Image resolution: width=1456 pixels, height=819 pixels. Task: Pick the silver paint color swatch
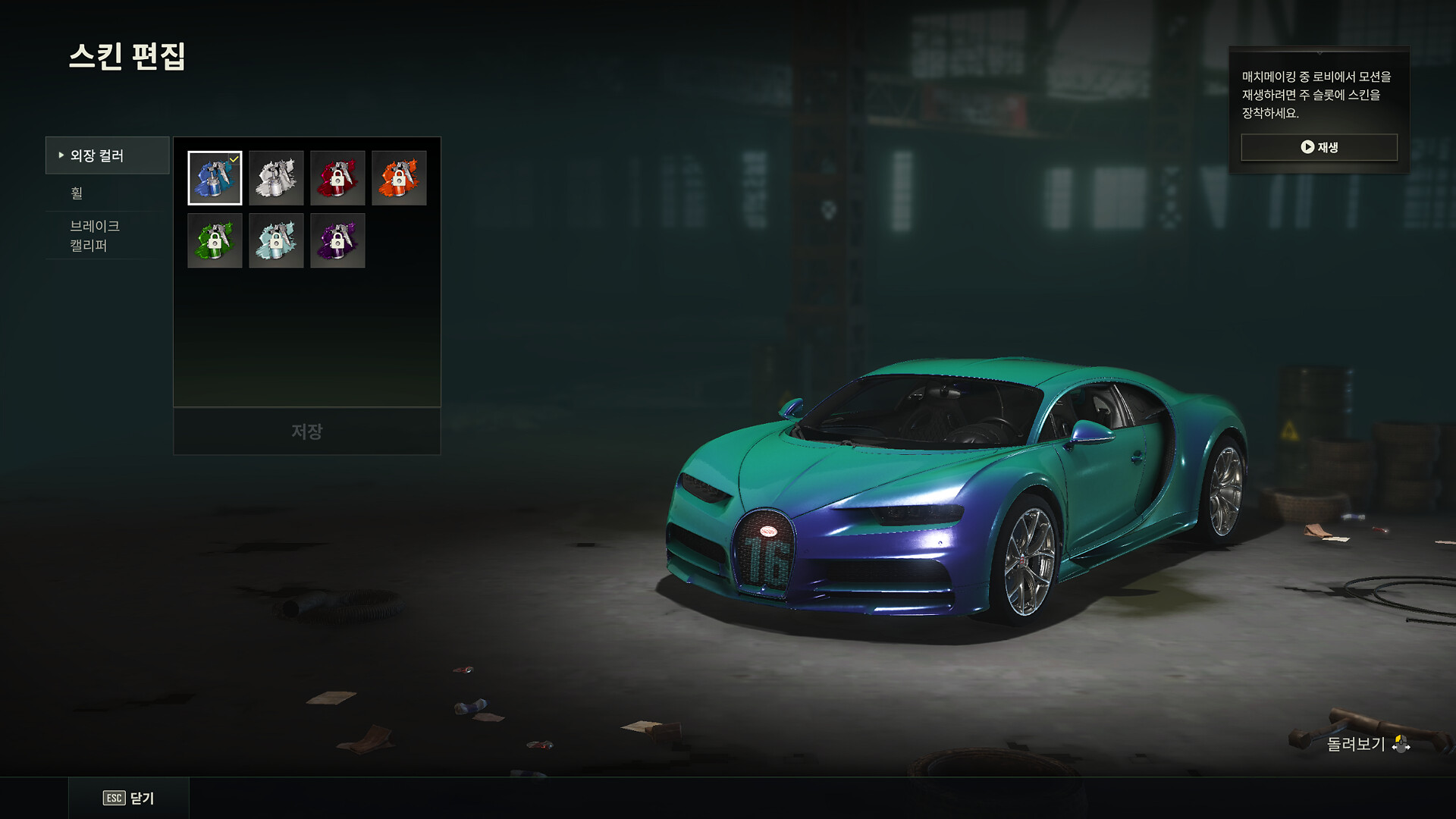coord(276,178)
